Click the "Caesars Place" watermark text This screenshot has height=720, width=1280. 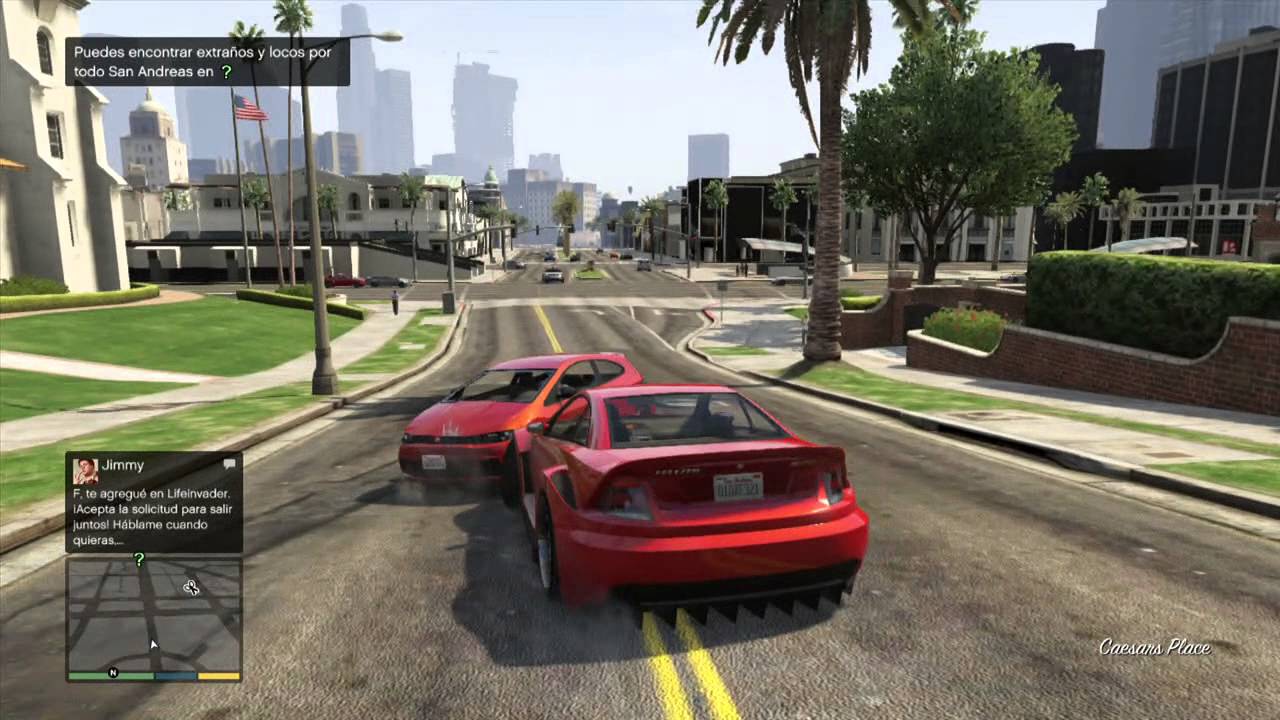tap(1154, 648)
